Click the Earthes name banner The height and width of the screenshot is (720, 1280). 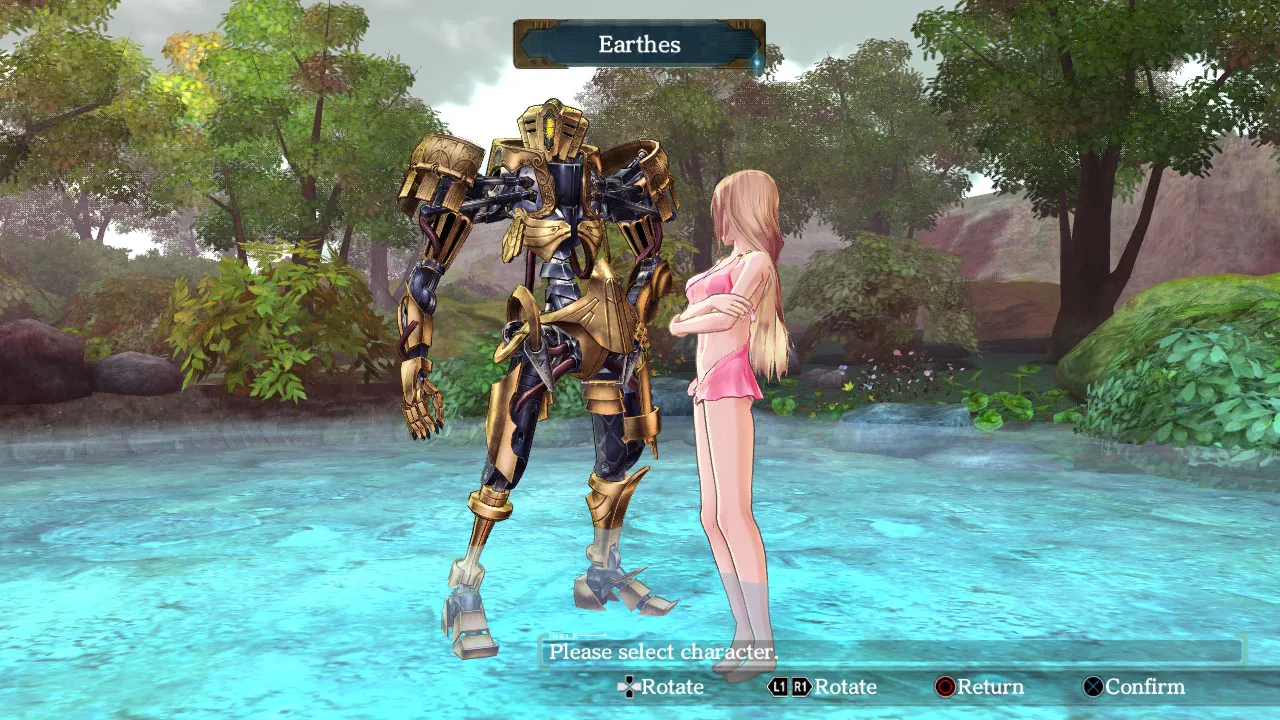point(639,45)
